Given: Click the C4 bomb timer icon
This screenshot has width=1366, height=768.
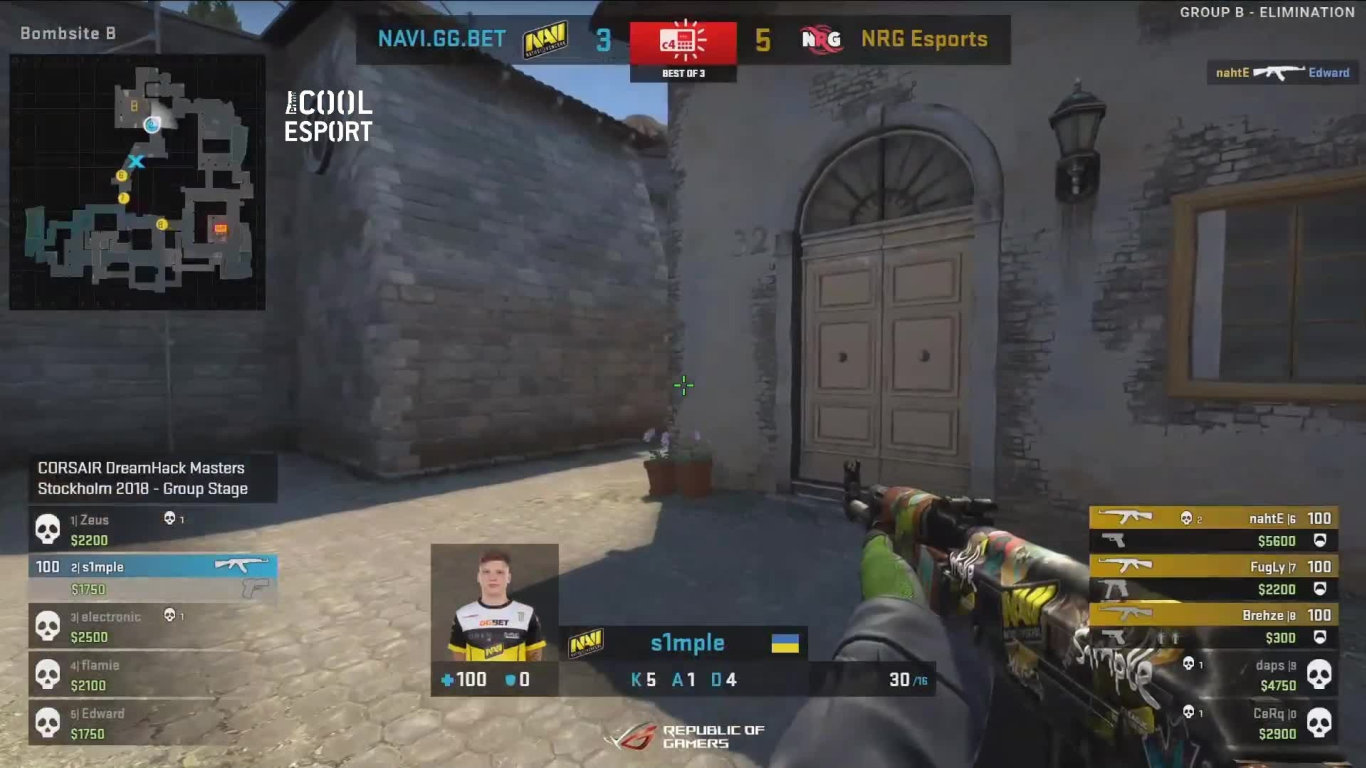Looking at the screenshot, I should coord(683,40).
